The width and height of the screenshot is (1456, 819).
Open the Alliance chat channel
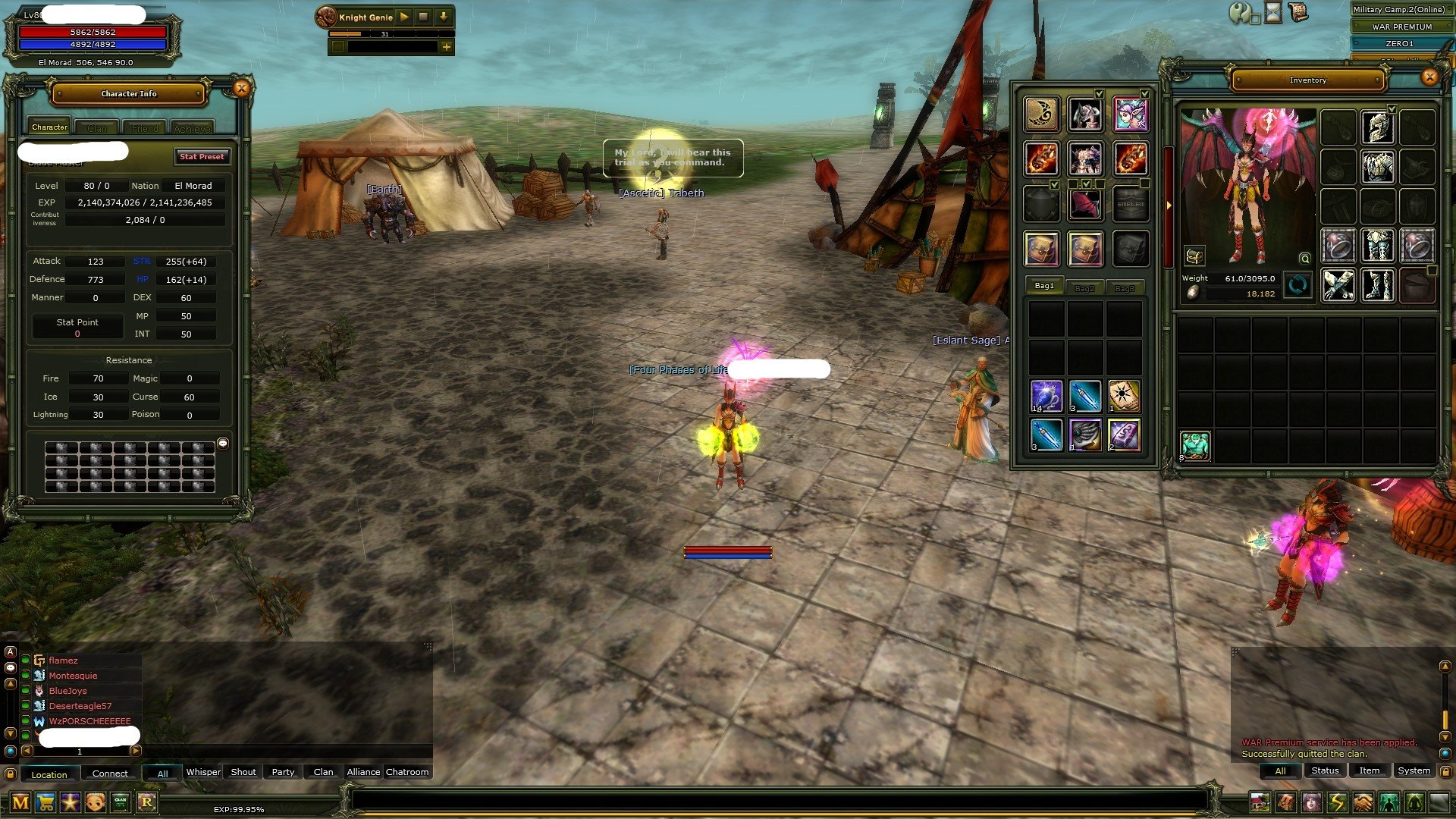click(x=363, y=772)
